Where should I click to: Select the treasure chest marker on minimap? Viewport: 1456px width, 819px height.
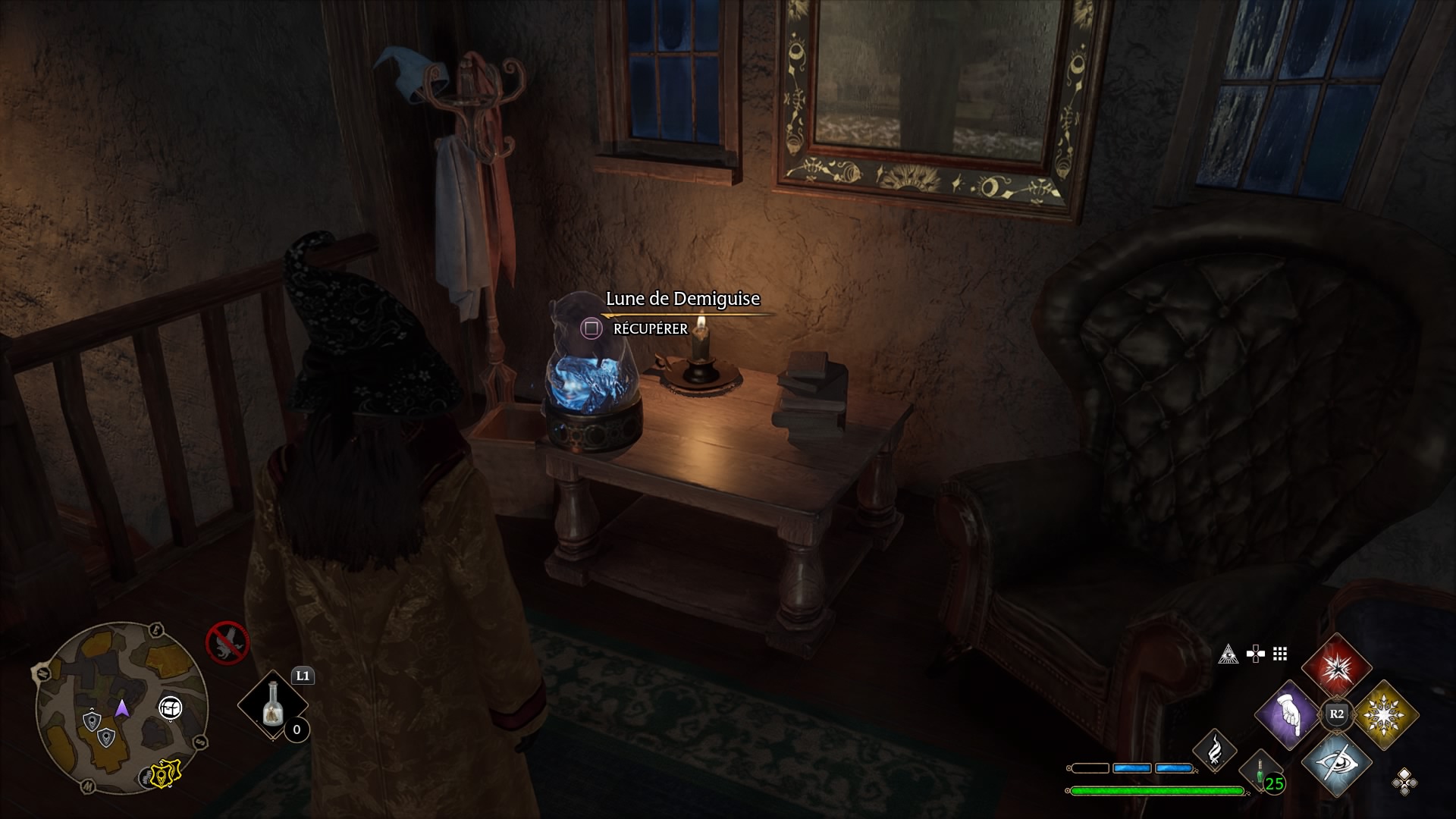point(171,708)
